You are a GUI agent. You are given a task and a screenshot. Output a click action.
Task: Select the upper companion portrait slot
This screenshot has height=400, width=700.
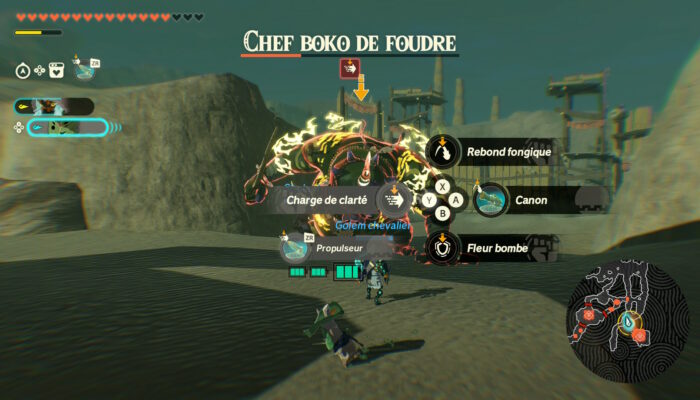coord(54,106)
